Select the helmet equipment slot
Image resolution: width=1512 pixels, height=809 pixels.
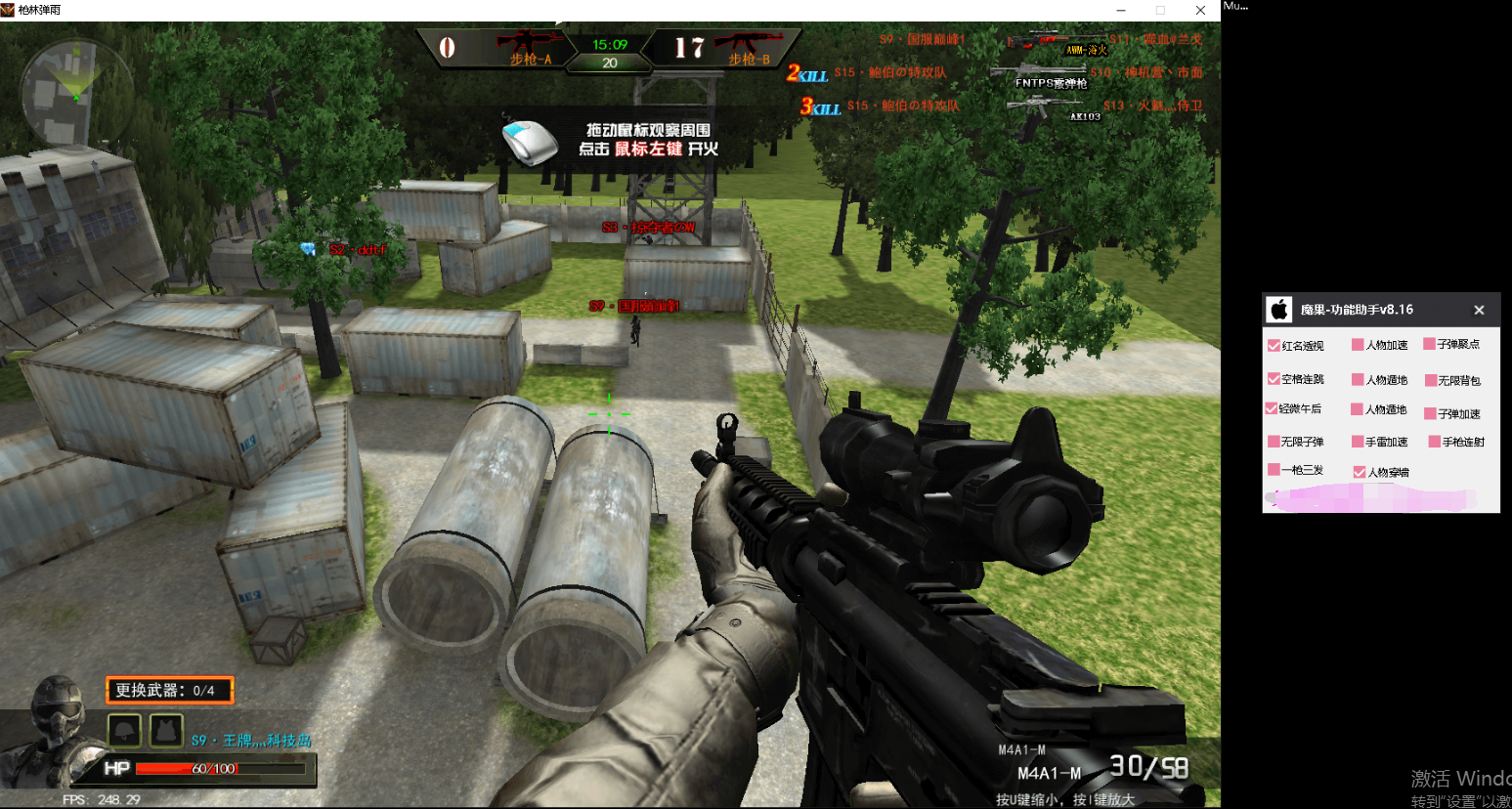125,730
